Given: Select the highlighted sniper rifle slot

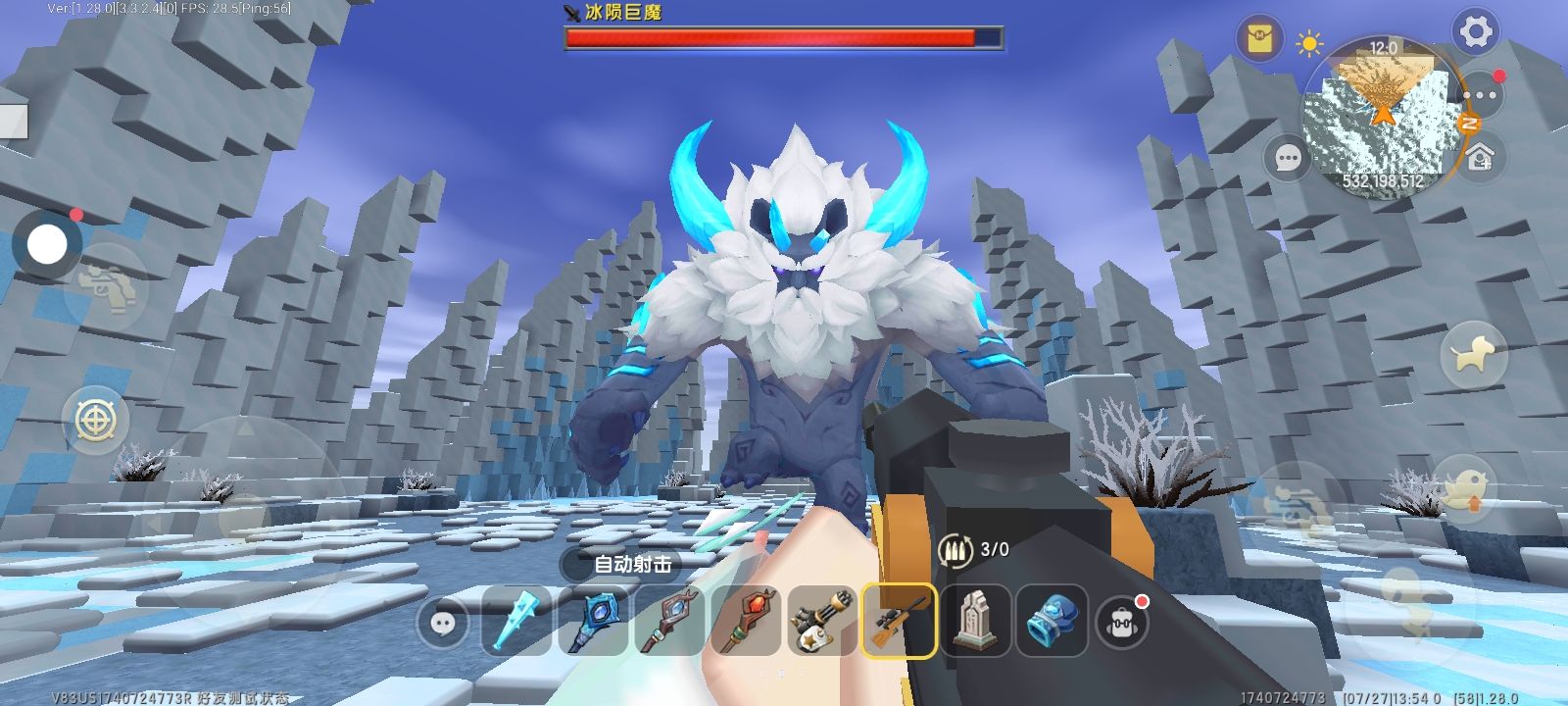Looking at the screenshot, I should point(899,621).
